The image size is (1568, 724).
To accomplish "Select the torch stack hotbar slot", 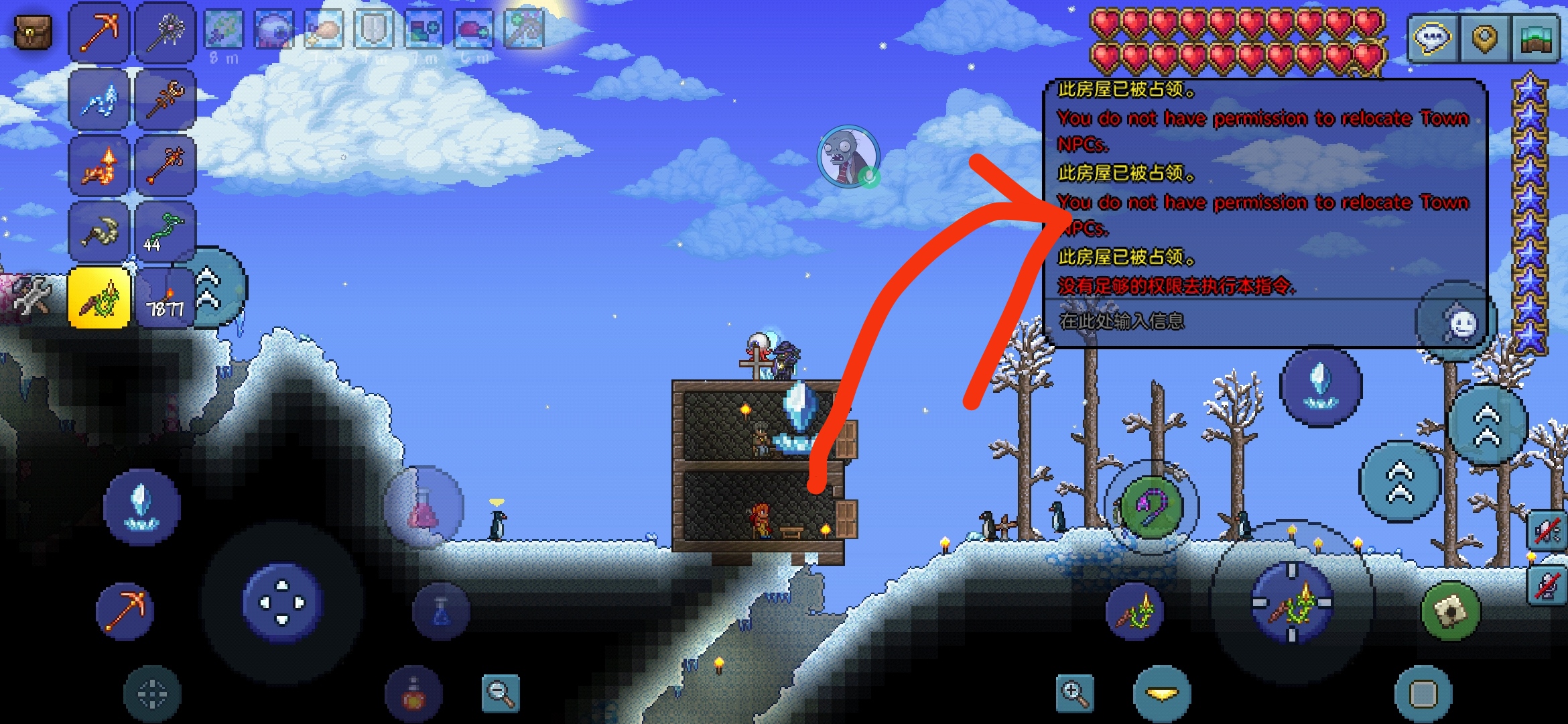I will tap(165, 299).
